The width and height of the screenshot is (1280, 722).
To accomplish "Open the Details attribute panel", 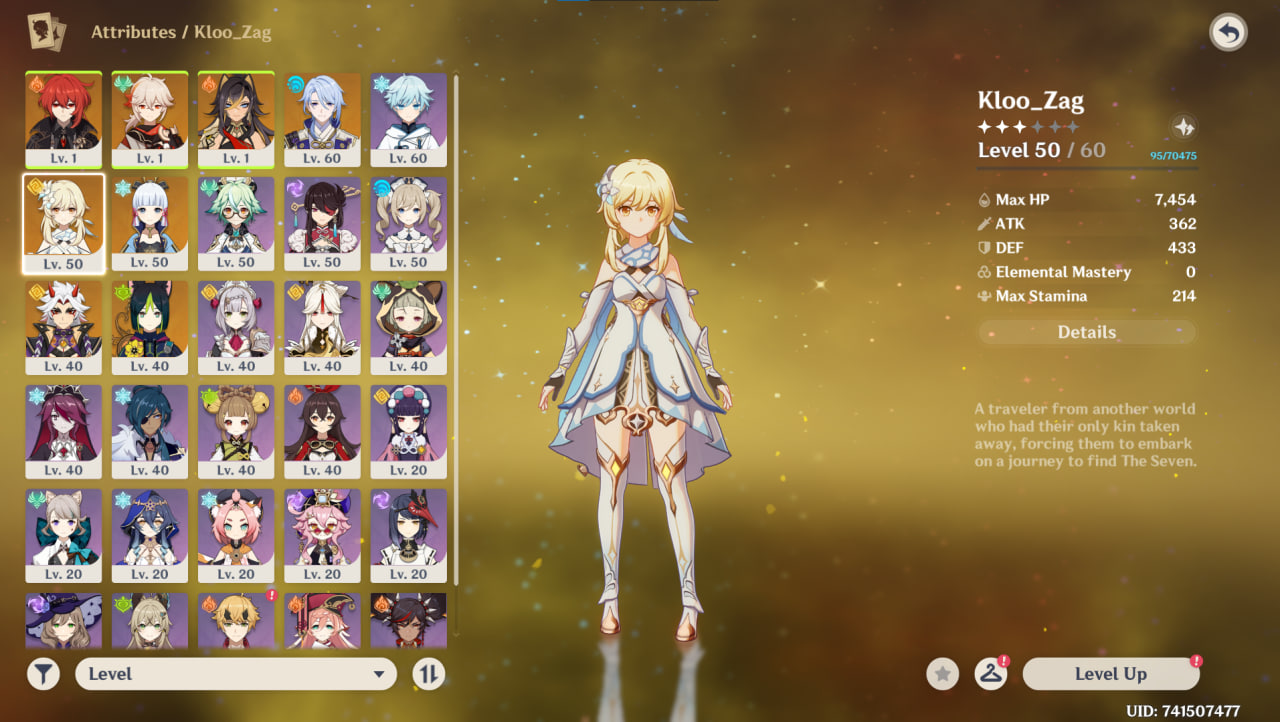I will (x=1086, y=333).
